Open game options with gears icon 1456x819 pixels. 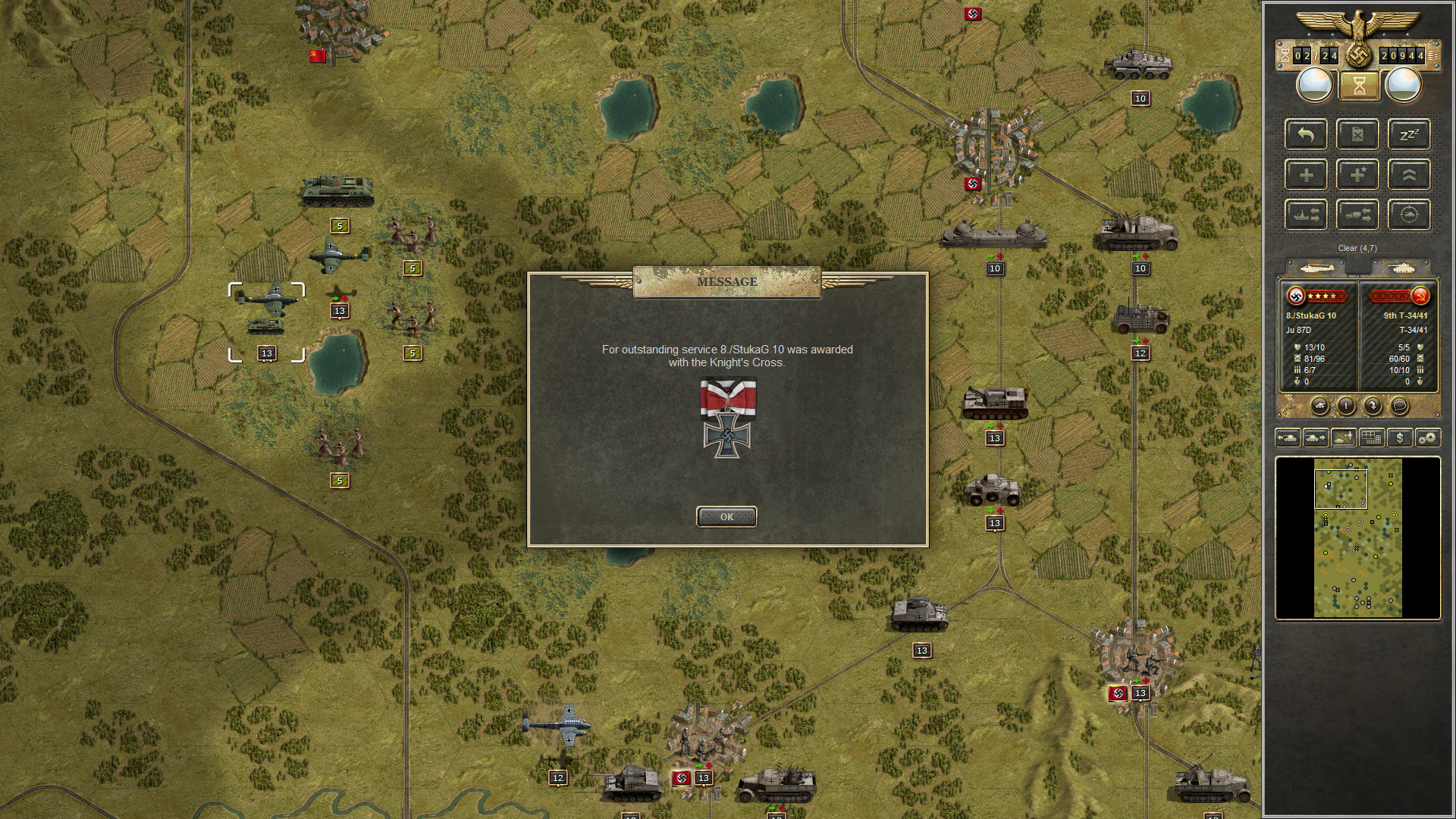pyautogui.click(x=1428, y=438)
